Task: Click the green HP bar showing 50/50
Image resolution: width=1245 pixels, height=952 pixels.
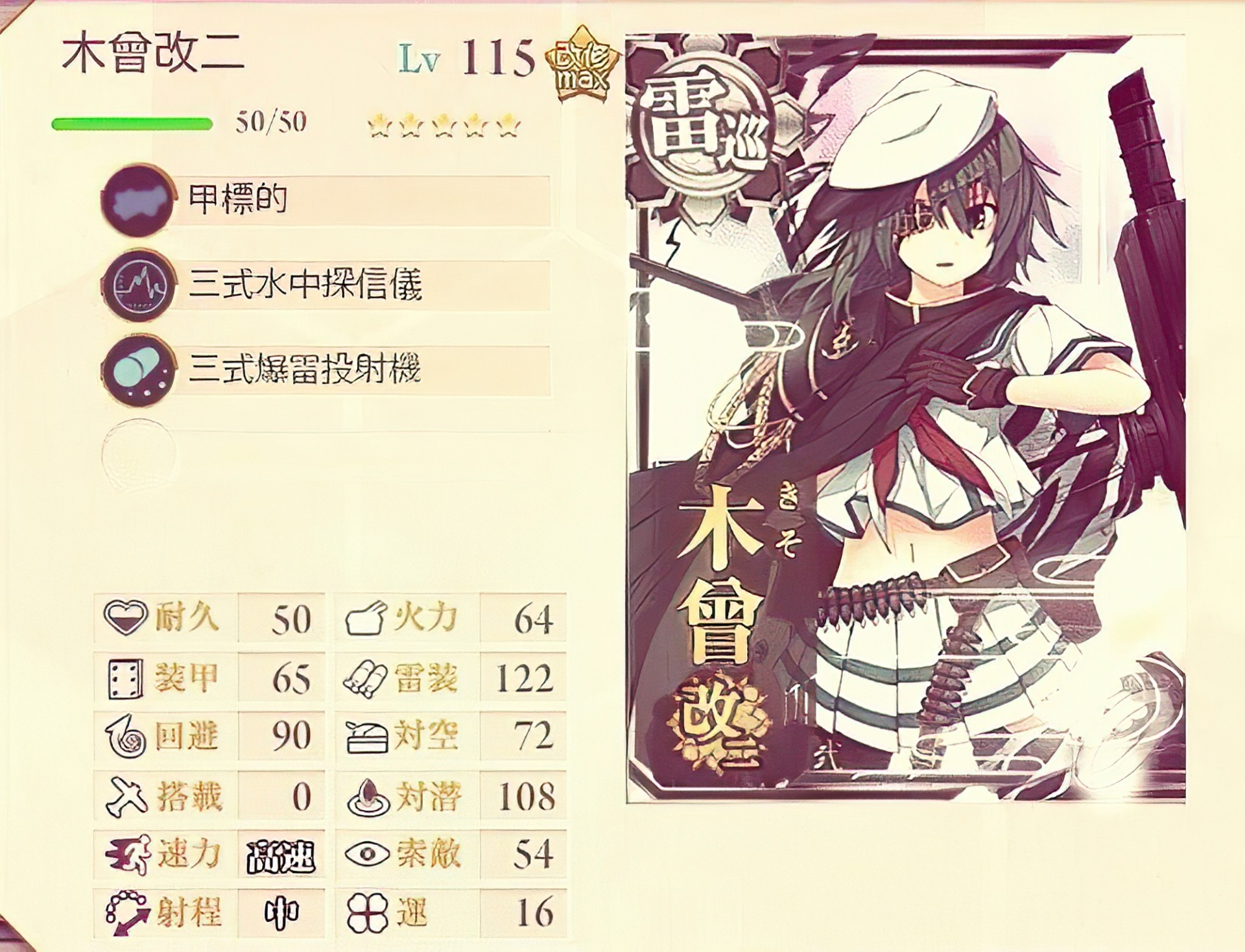Action: (133, 123)
